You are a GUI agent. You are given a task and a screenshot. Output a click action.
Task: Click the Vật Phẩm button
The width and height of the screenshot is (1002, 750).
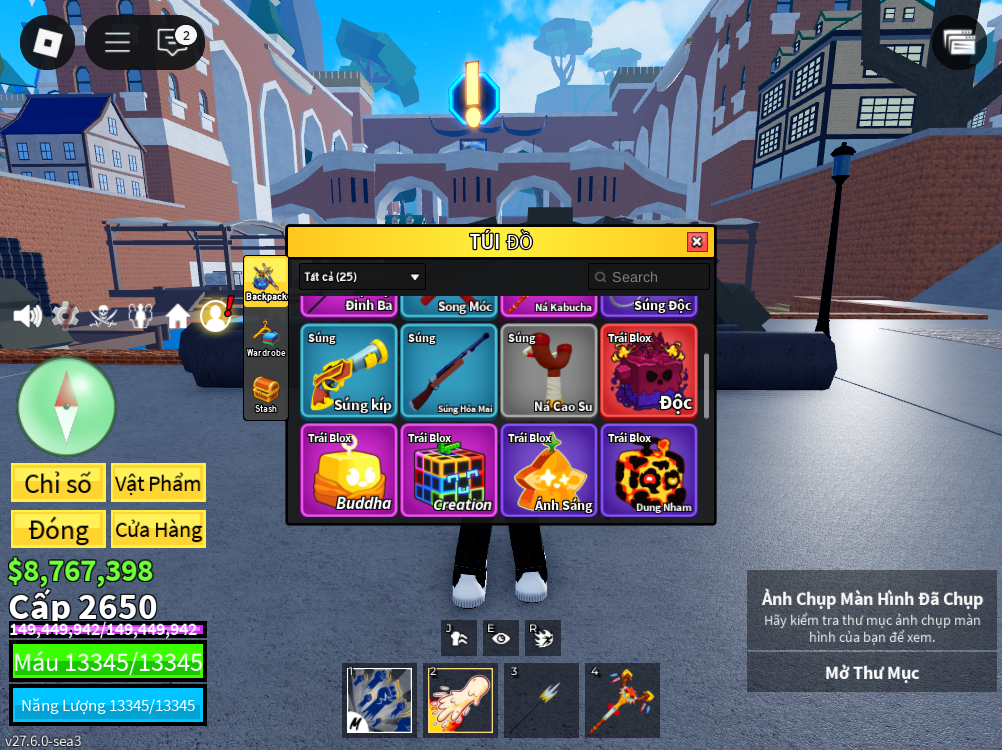[x=158, y=483]
